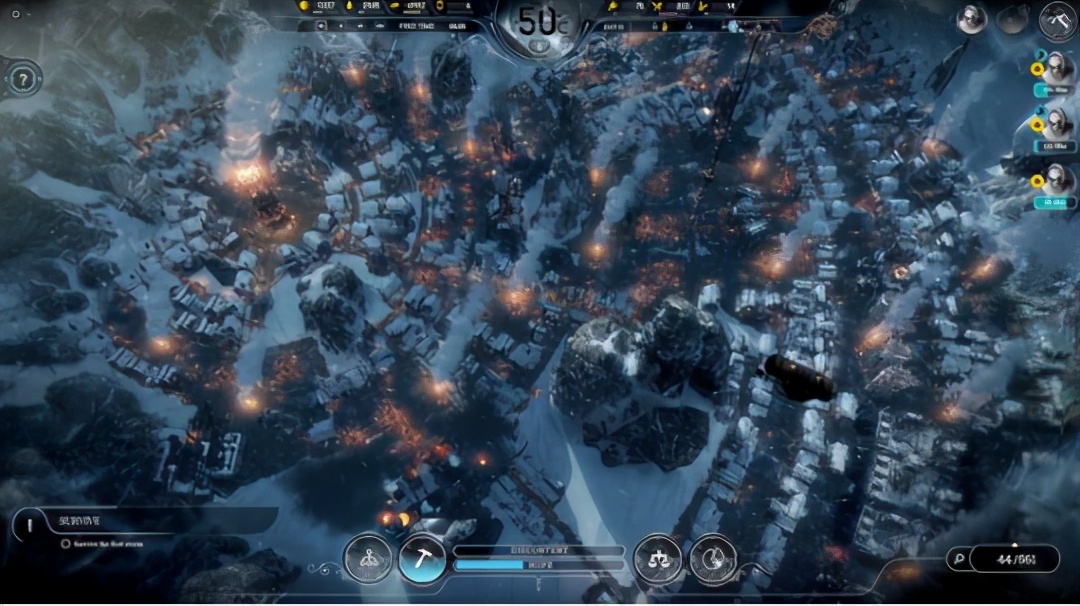1080x606 pixels.
Task: Open the question mark help button
Action: pyautogui.click(x=22, y=77)
